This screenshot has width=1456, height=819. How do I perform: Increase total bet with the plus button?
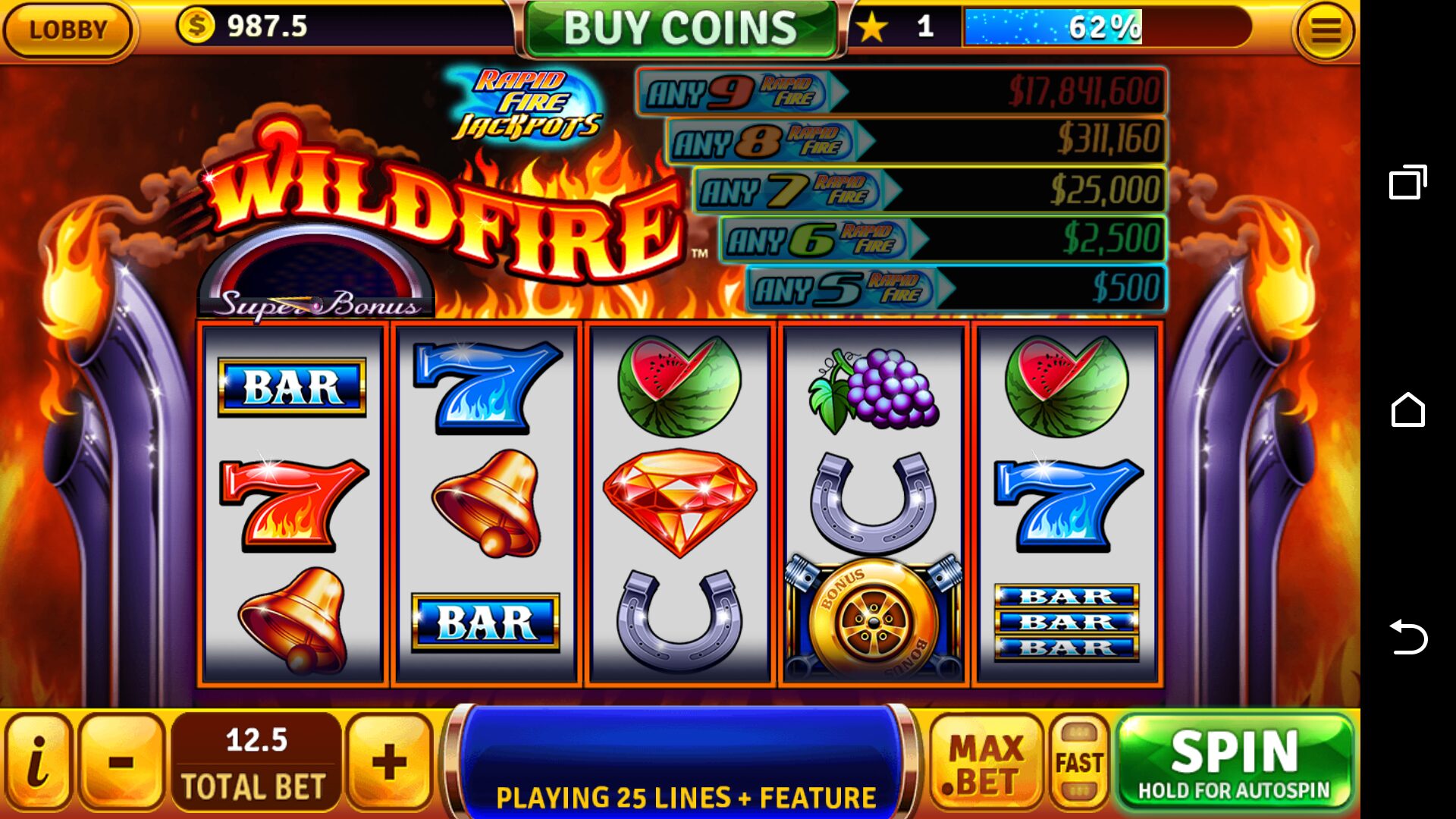[x=389, y=762]
